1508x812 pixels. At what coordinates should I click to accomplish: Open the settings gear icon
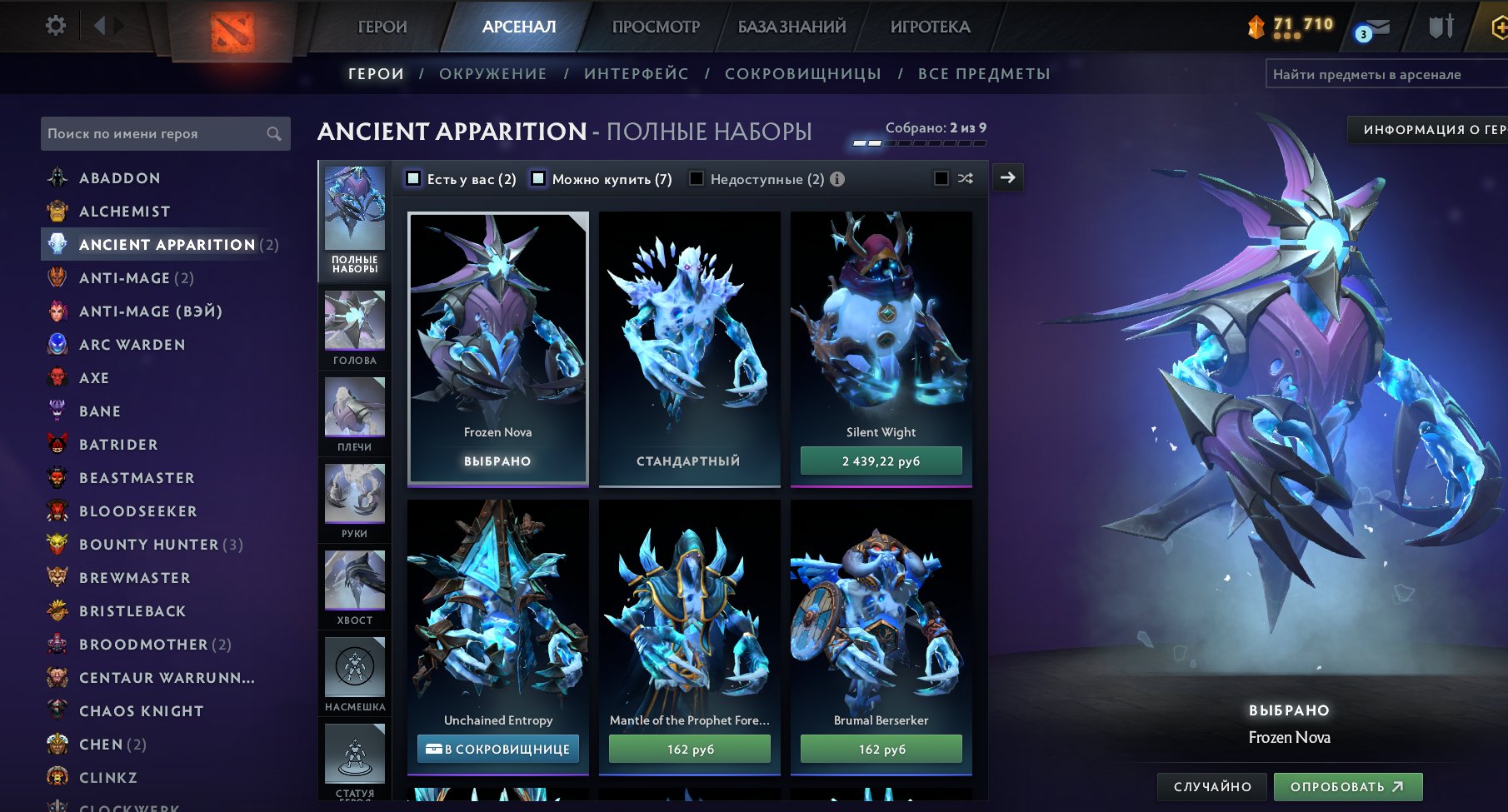point(56,26)
